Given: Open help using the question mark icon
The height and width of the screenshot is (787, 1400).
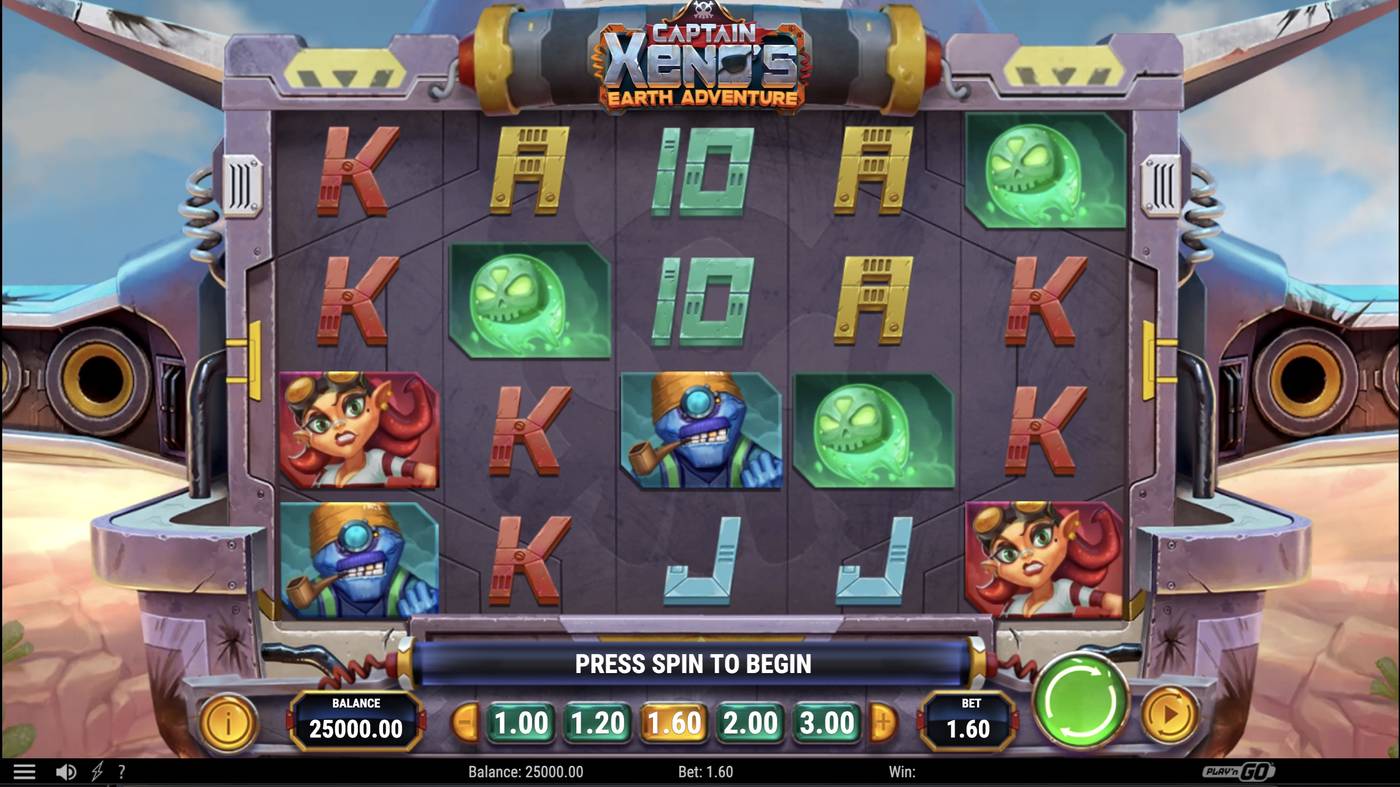Looking at the screenshot, I should [x=122, y=770].
